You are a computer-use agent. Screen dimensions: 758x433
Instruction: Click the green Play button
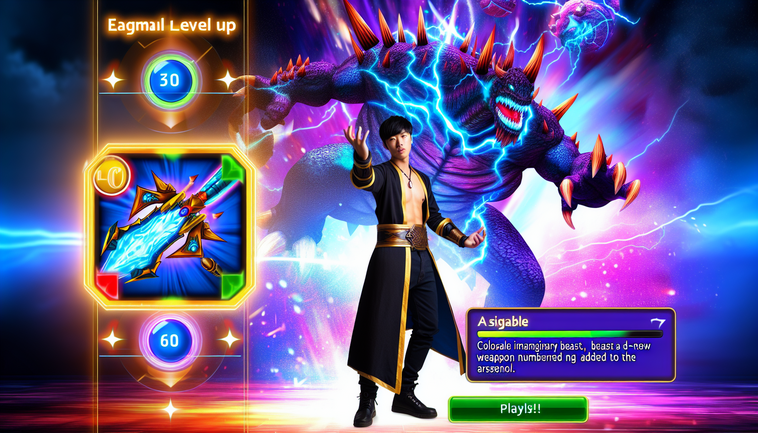point(517,409)
